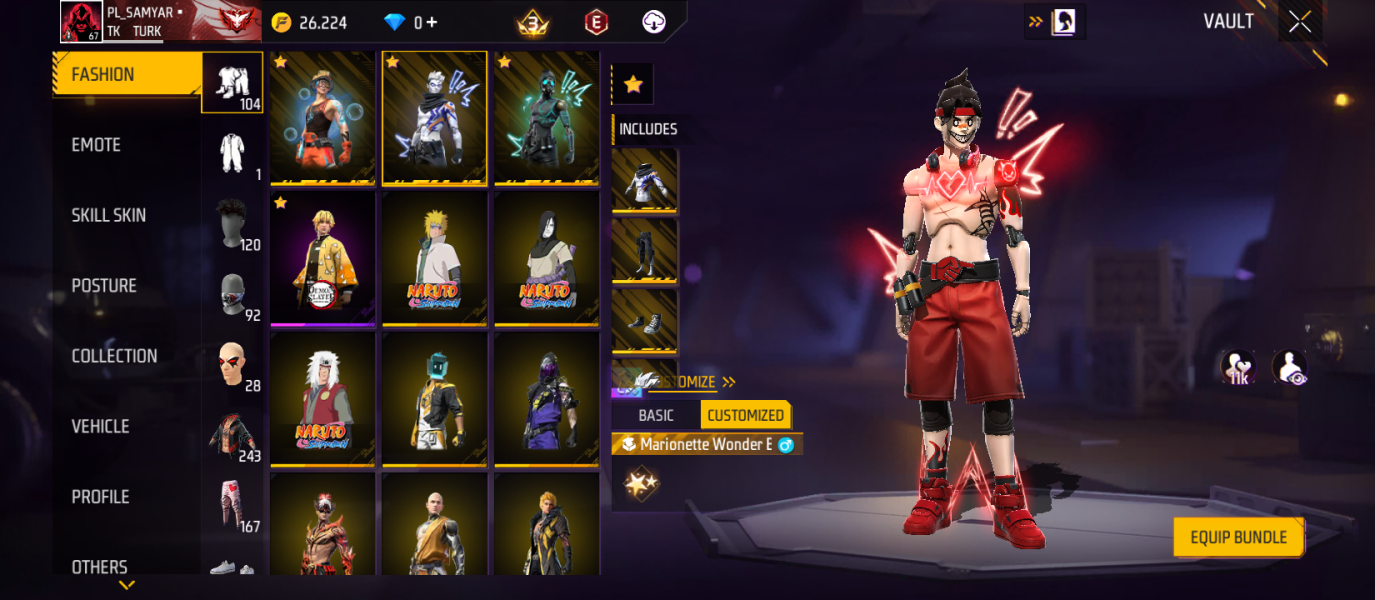Choose the Demon Slayer yellow haori bundle
Screen dimensions: 1375x600
point(322,258)
